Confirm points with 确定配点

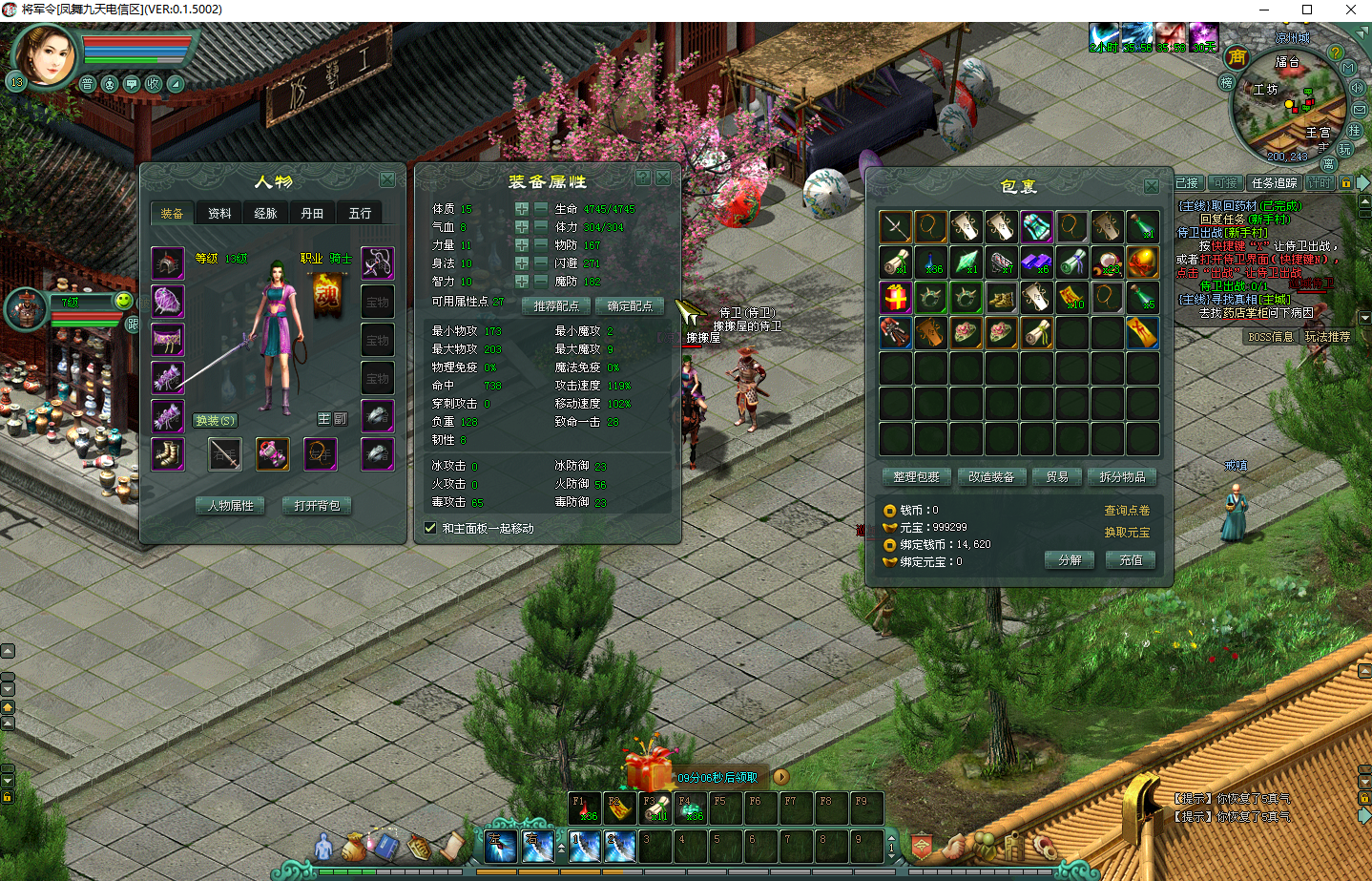630,305
